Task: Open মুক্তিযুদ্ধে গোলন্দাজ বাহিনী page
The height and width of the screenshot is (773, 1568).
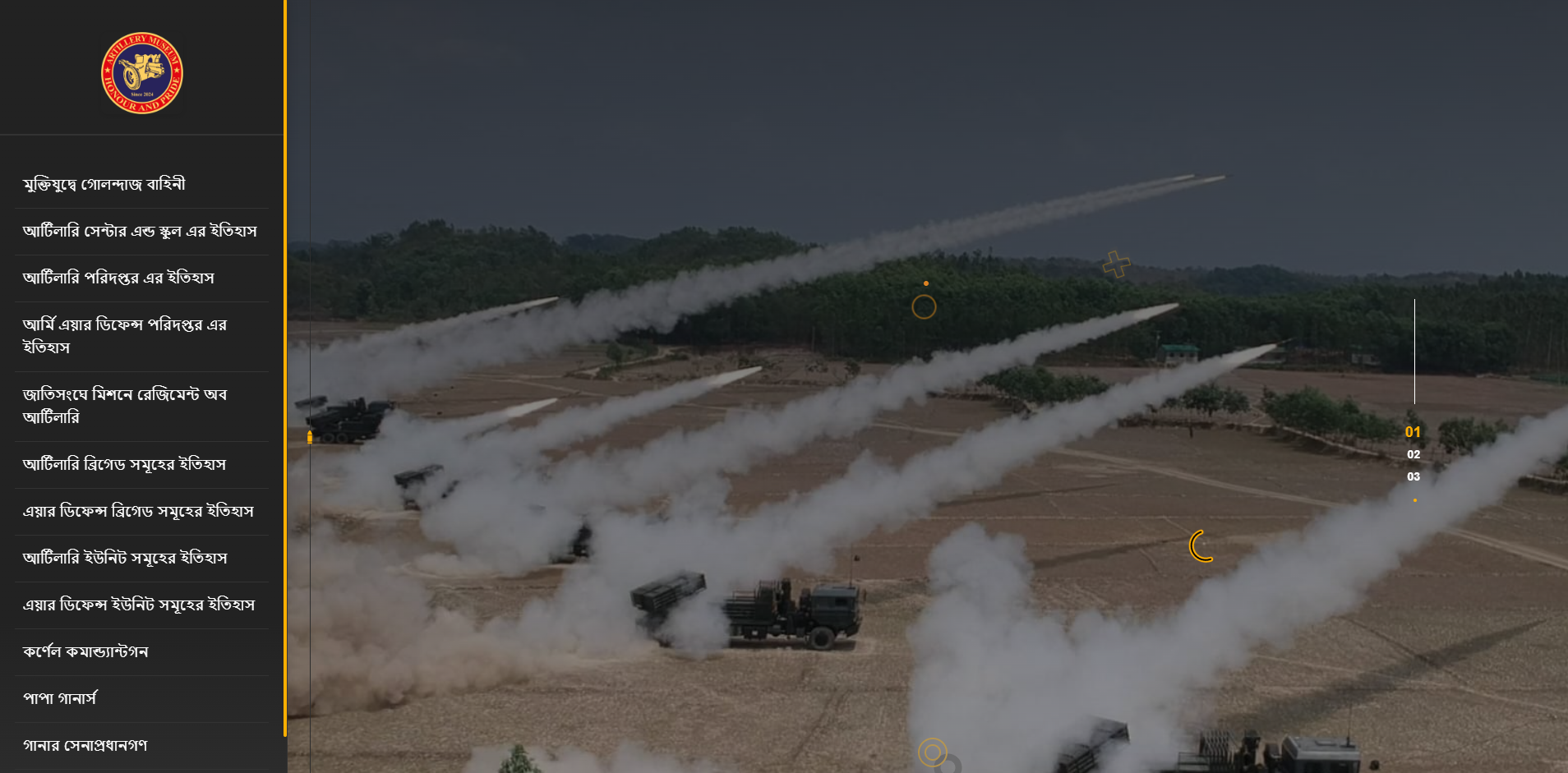Action: coord(104,183)
